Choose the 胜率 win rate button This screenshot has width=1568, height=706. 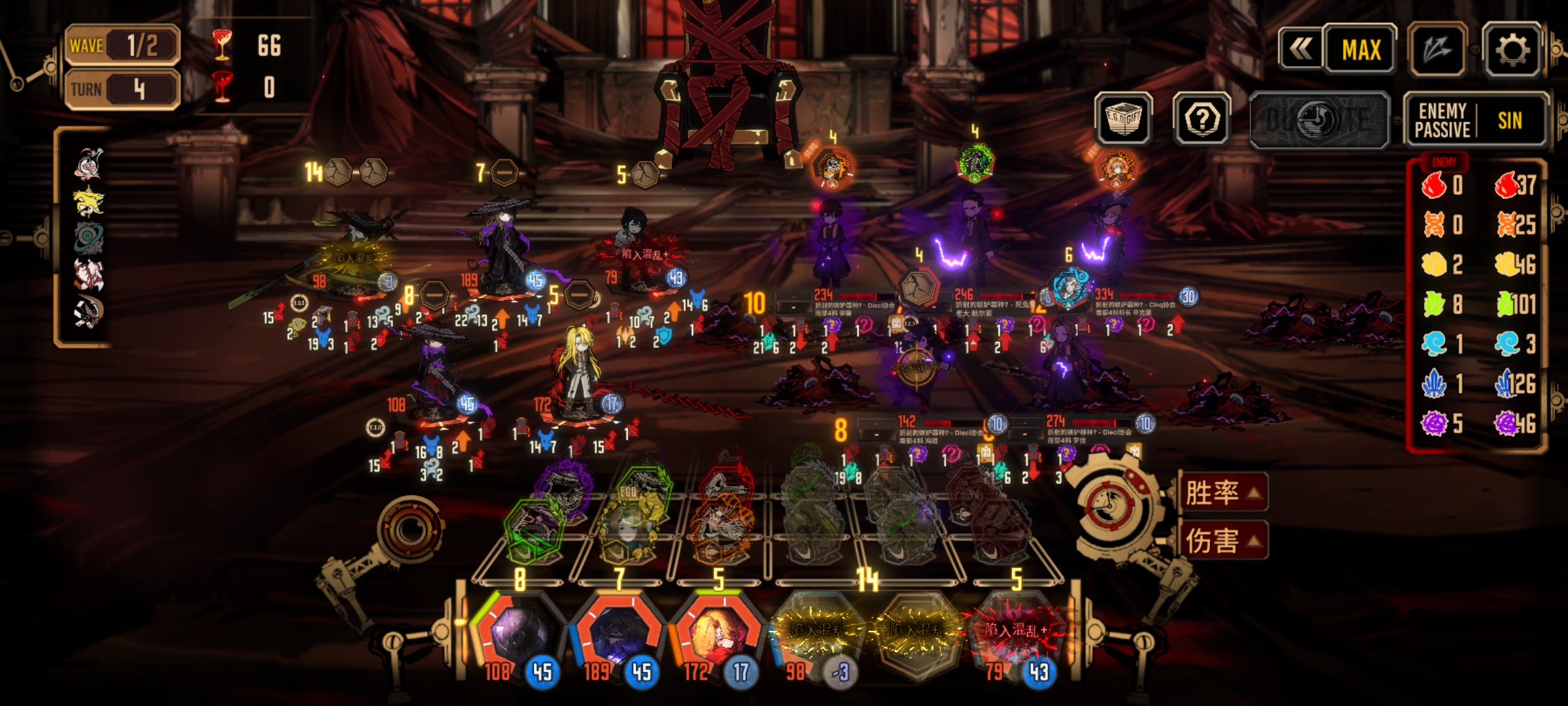point(1222,492)
